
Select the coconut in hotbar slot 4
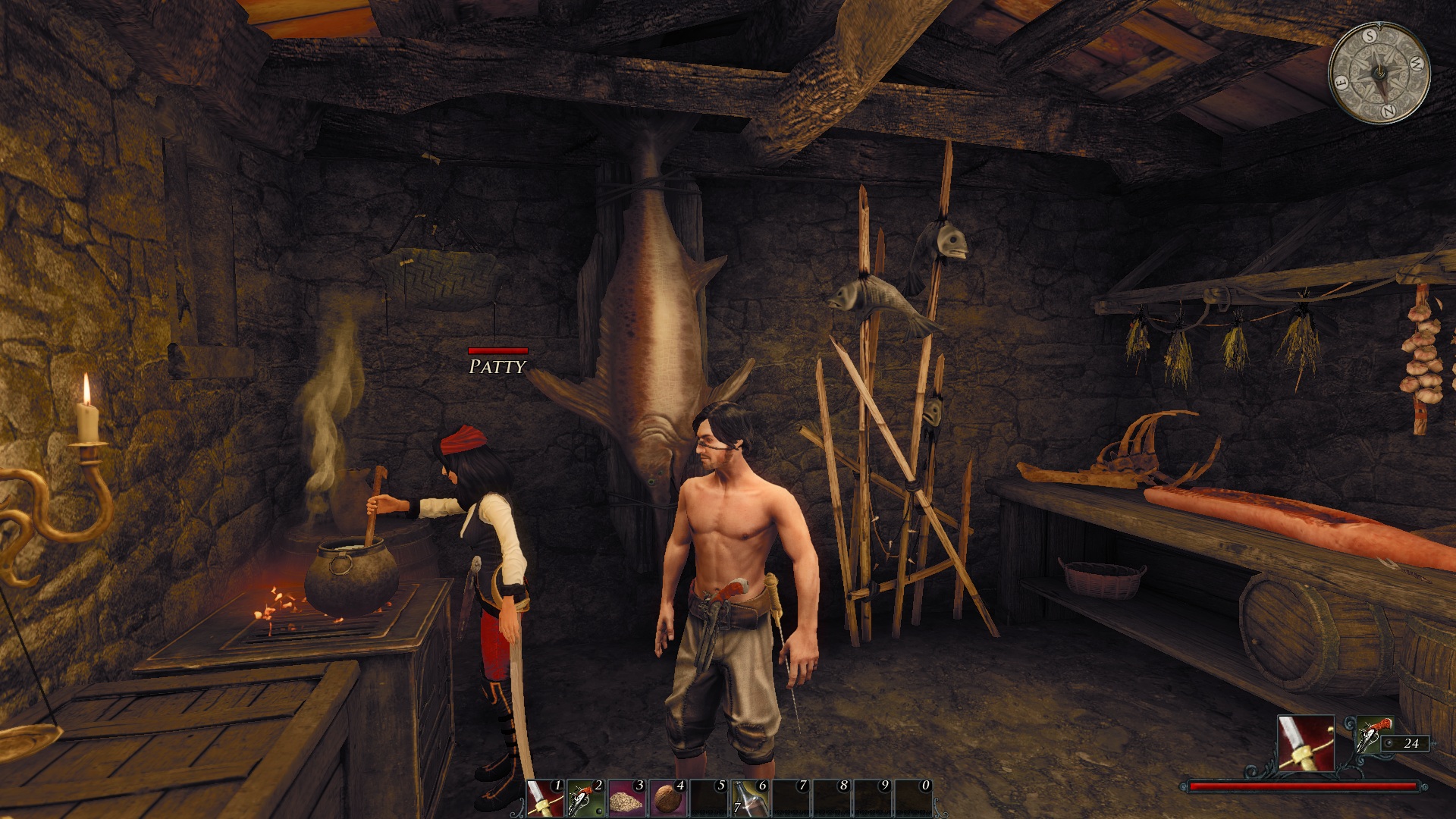668,798
